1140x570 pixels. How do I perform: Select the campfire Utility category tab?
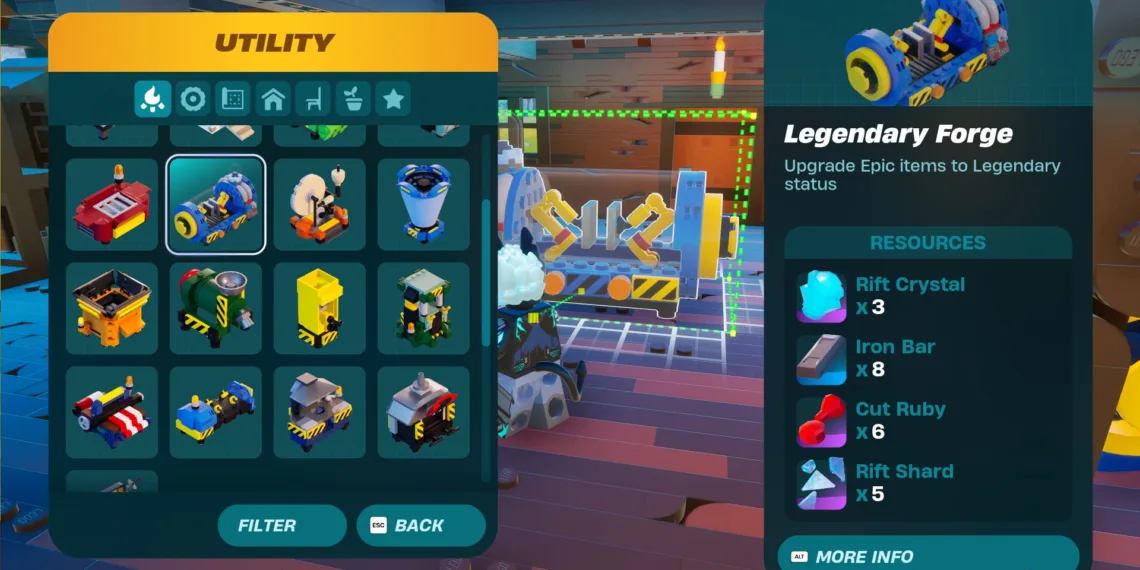[x=153, y=99]
